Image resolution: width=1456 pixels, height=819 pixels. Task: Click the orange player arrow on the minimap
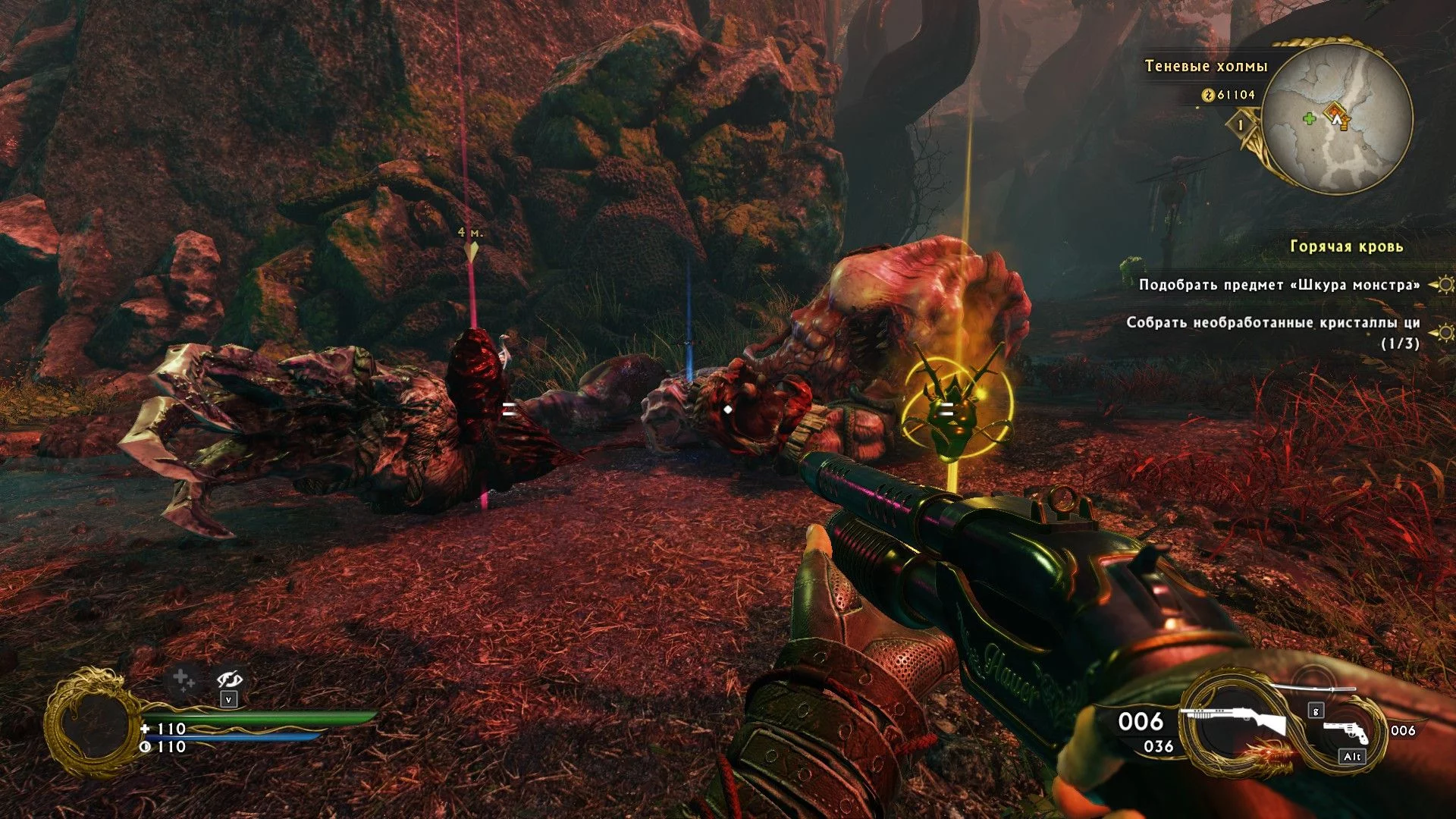(x=1336, y=117)
